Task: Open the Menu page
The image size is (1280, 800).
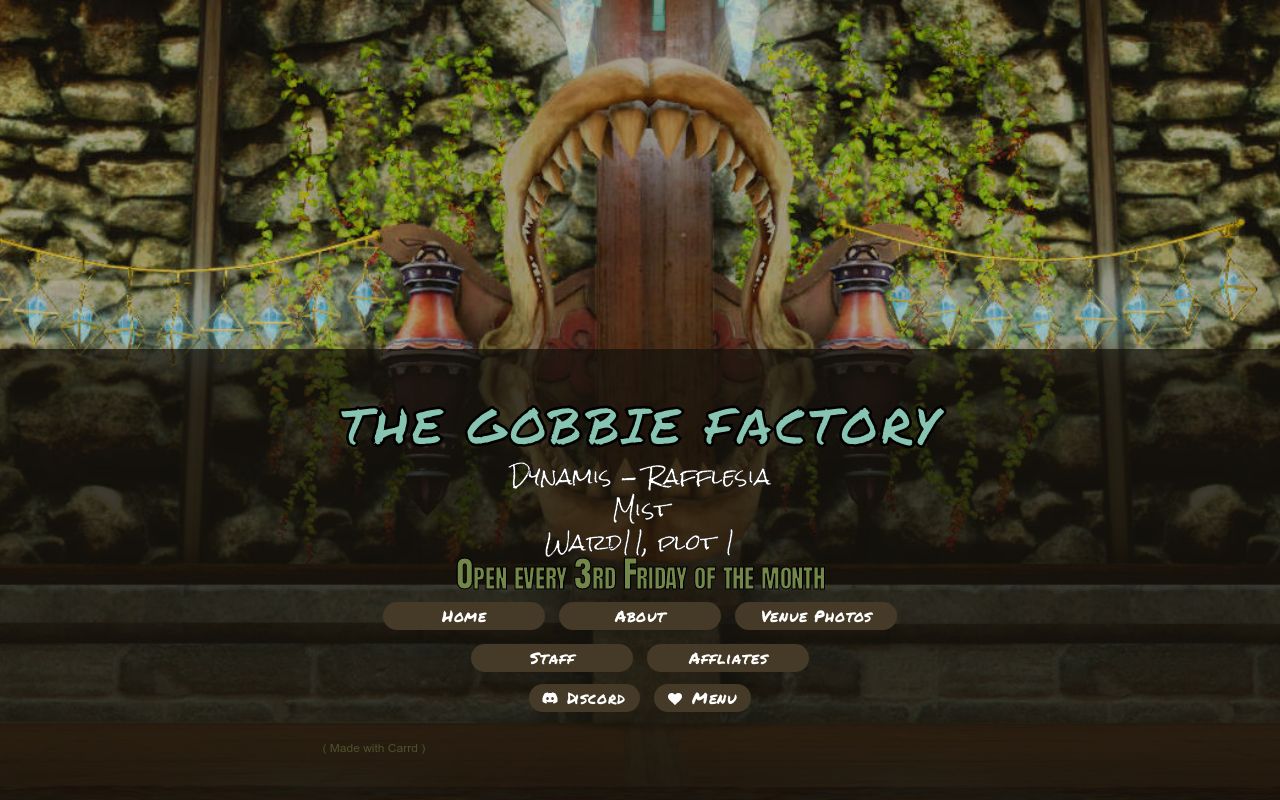Action: [702, 698]
